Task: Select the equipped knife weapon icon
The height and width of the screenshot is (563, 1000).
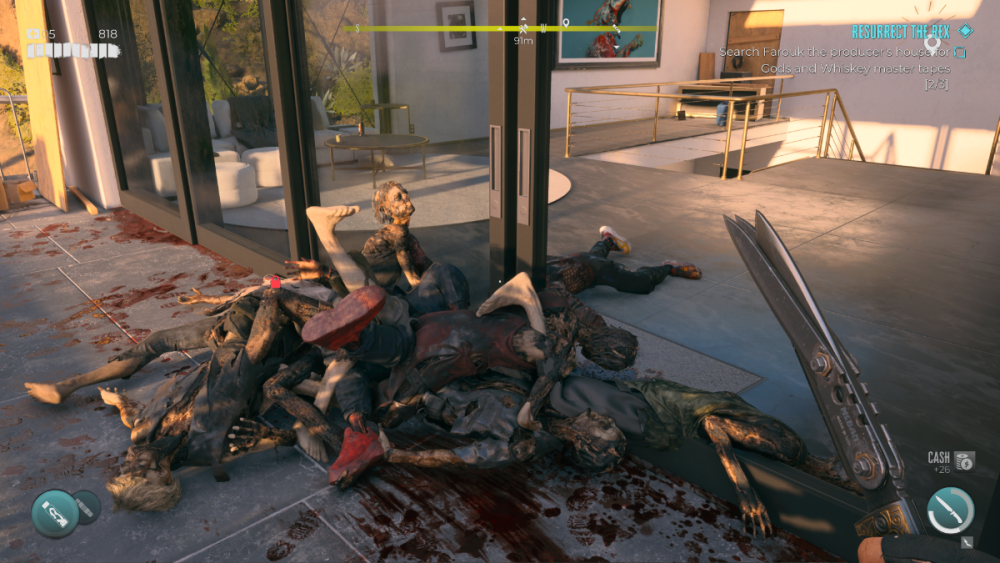Action: click(950, 510)
